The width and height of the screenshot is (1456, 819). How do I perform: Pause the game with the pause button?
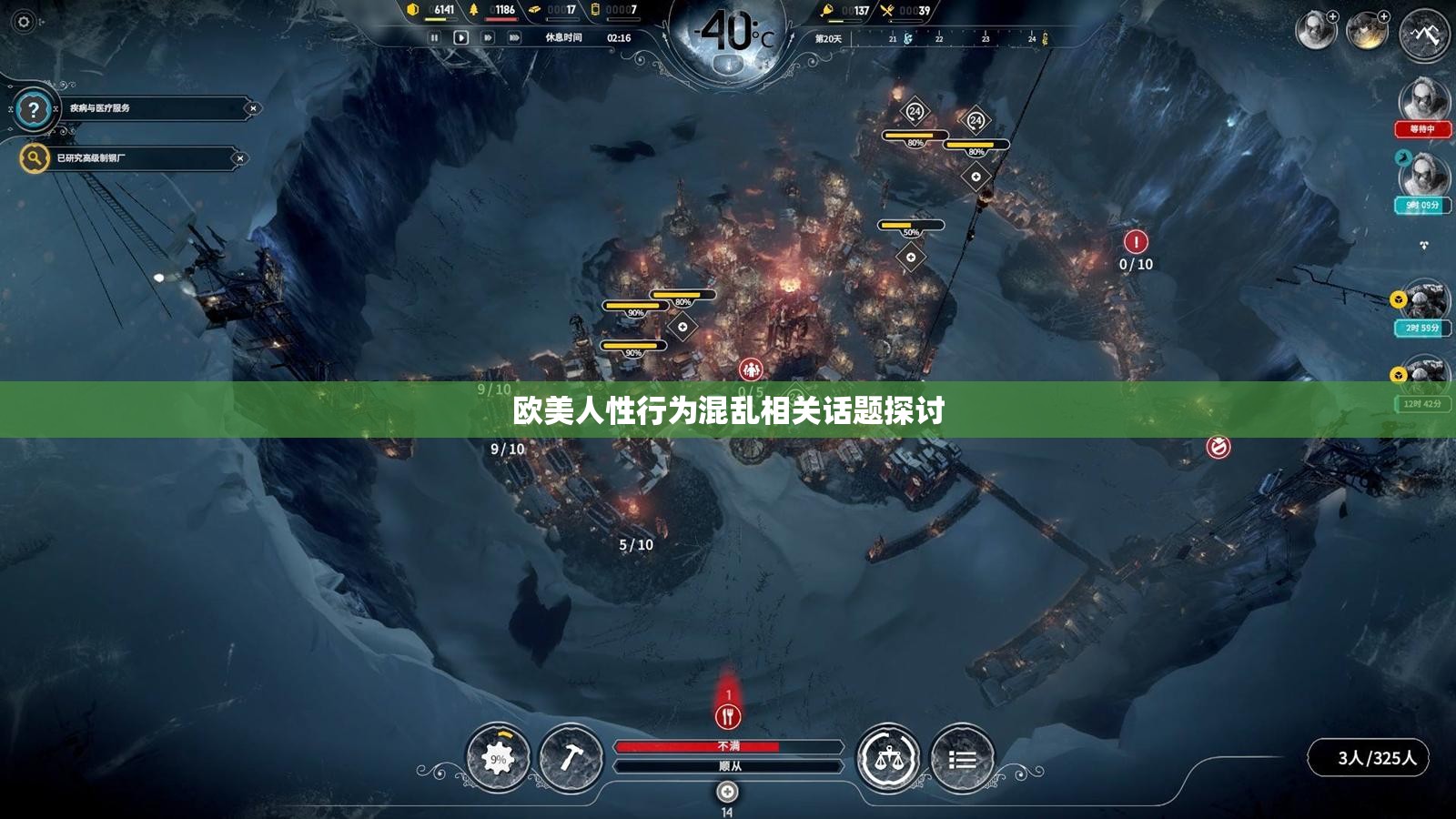click(x=433, y=37)
